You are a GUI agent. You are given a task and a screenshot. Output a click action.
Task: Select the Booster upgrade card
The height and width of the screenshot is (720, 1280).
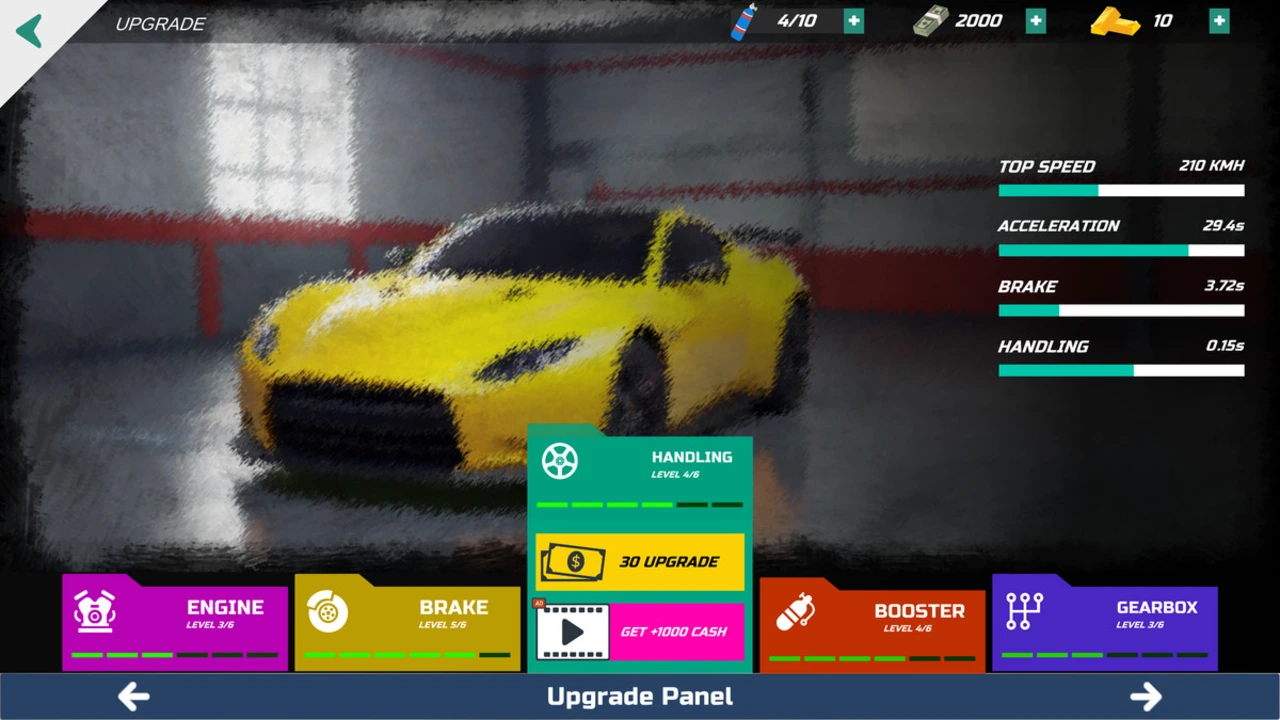coord(872,624)
